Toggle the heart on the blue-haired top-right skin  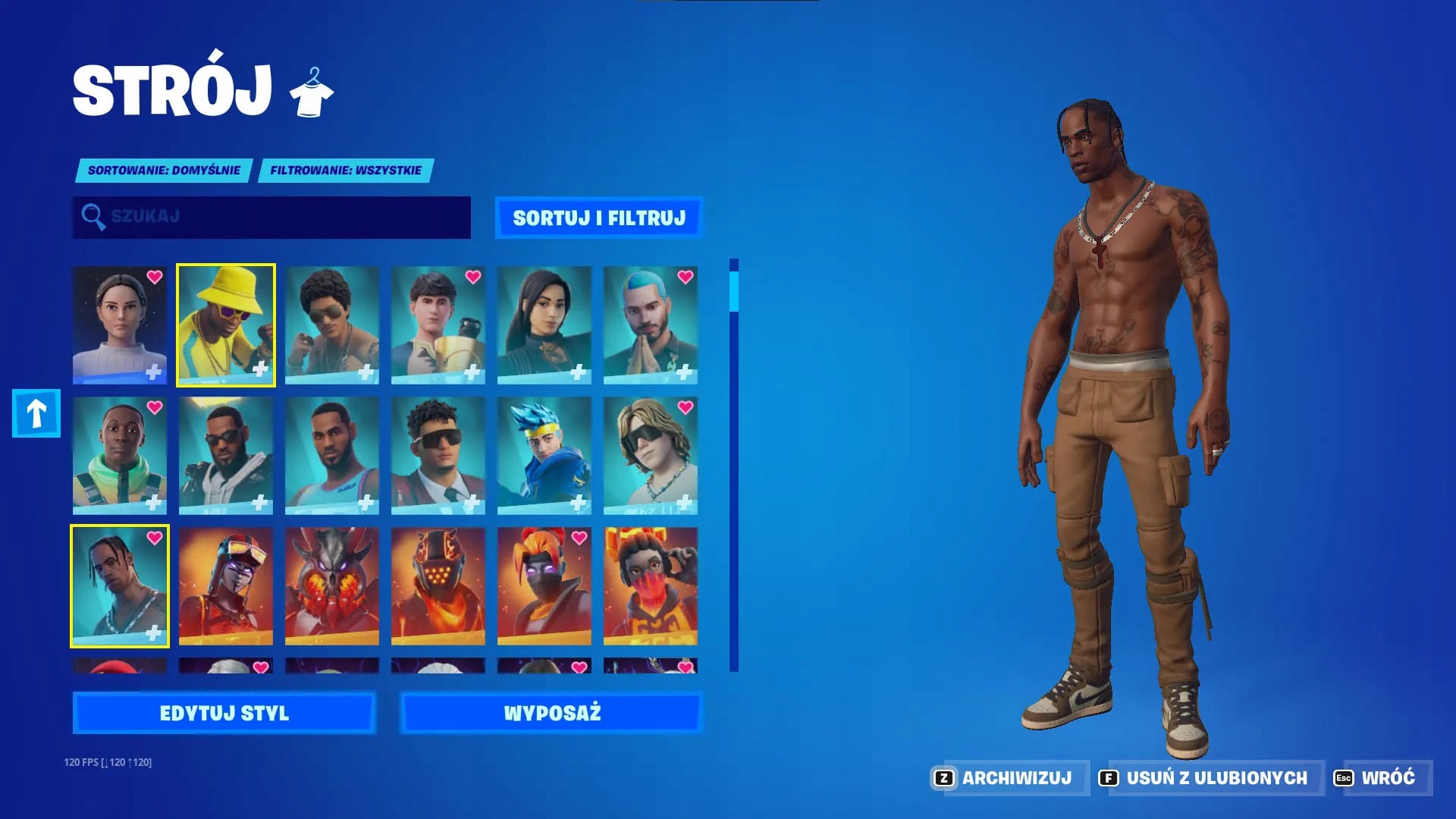(x=686, y=278)
